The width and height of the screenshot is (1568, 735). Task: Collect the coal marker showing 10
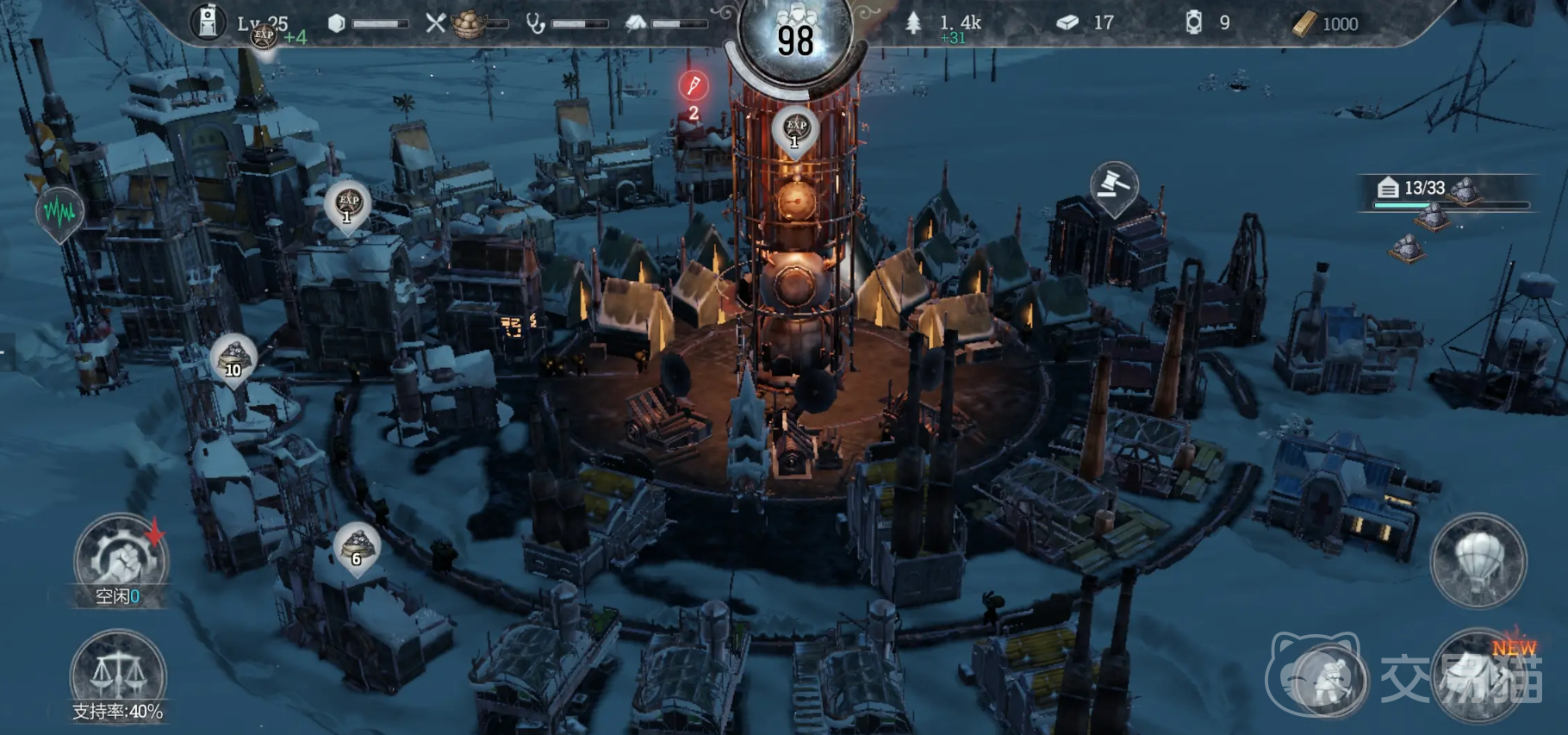pyautogui.click(x=233, y=358)
